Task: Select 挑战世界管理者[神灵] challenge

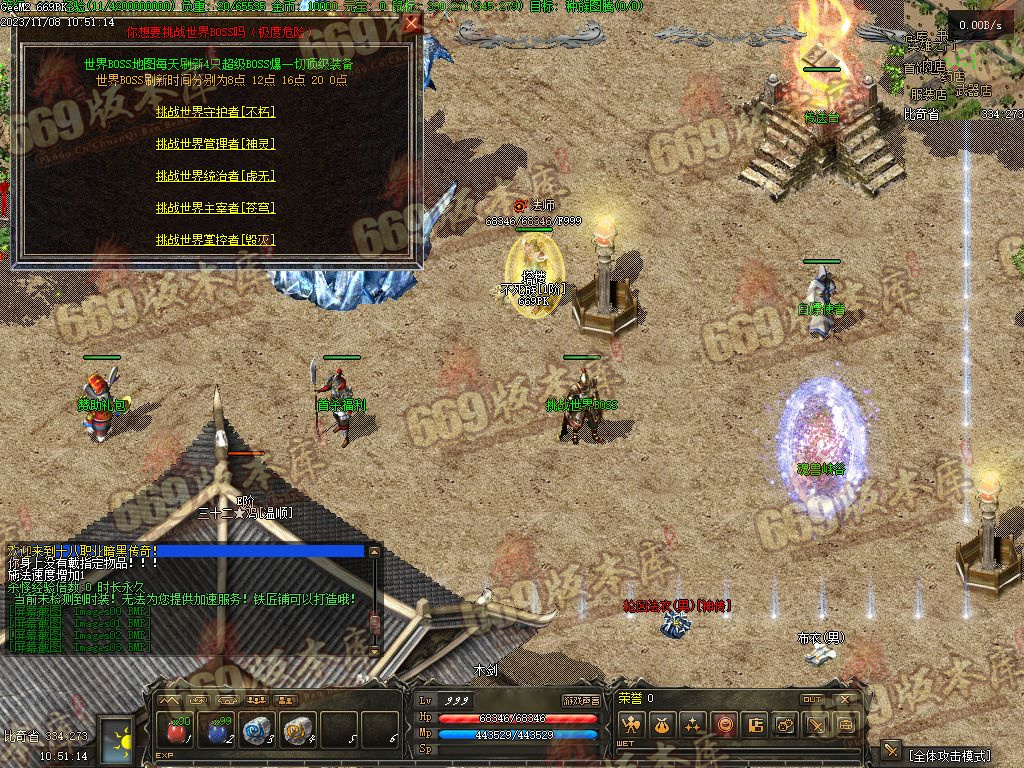Action: [x=215, y=144]
